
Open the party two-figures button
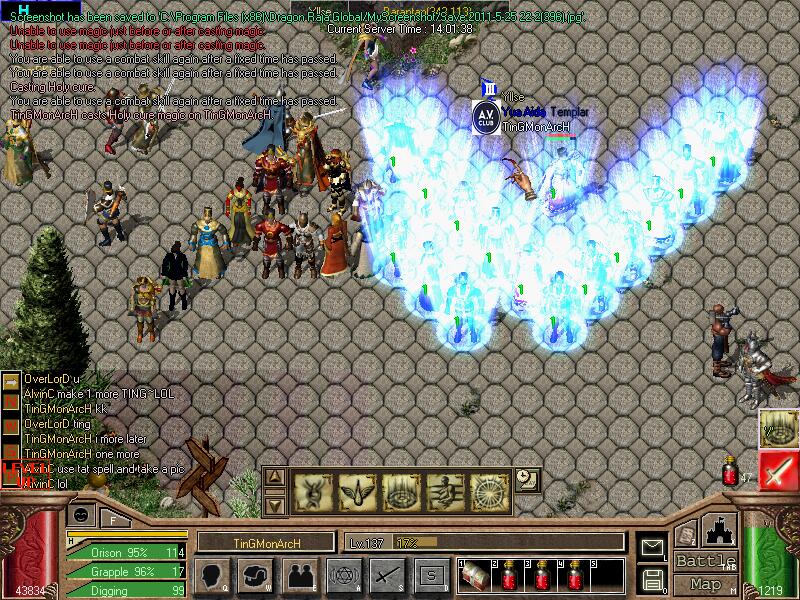pyautogui.click(x=298, y=574)
